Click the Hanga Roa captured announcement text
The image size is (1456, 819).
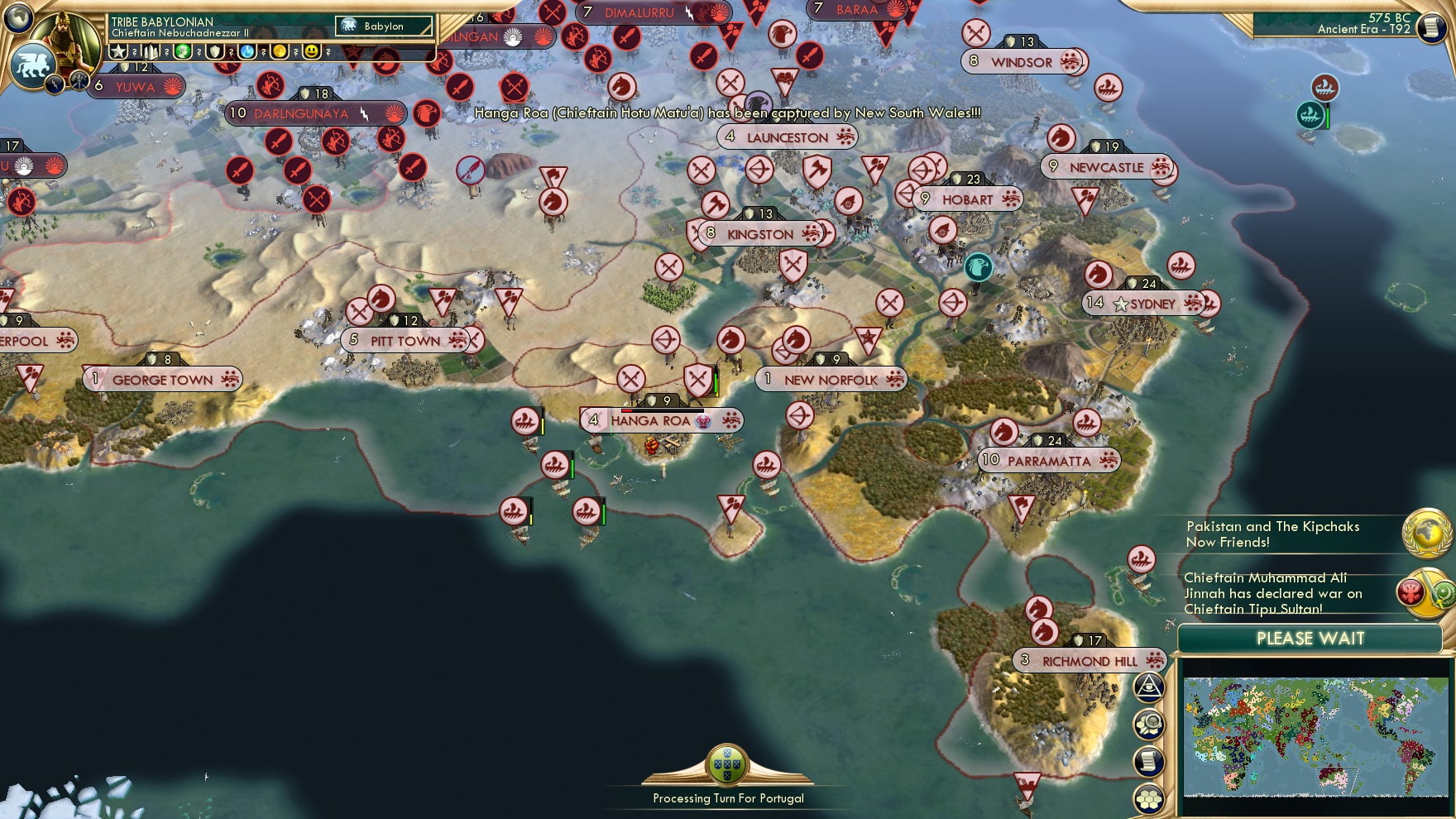pyautogui.click(x=726, y=113)
